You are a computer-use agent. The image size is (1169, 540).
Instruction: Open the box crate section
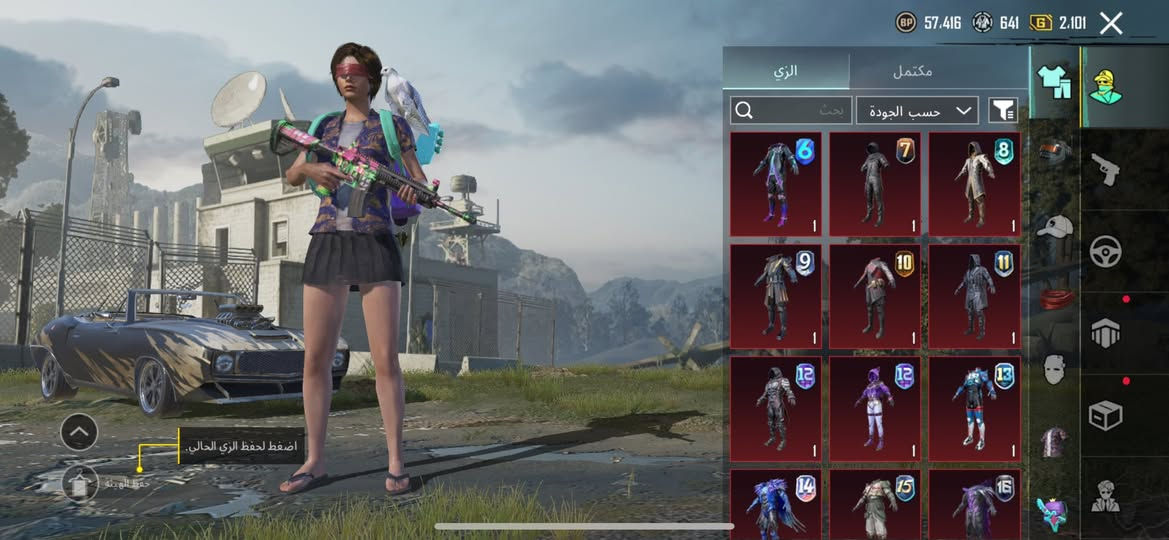(1105, 414)
